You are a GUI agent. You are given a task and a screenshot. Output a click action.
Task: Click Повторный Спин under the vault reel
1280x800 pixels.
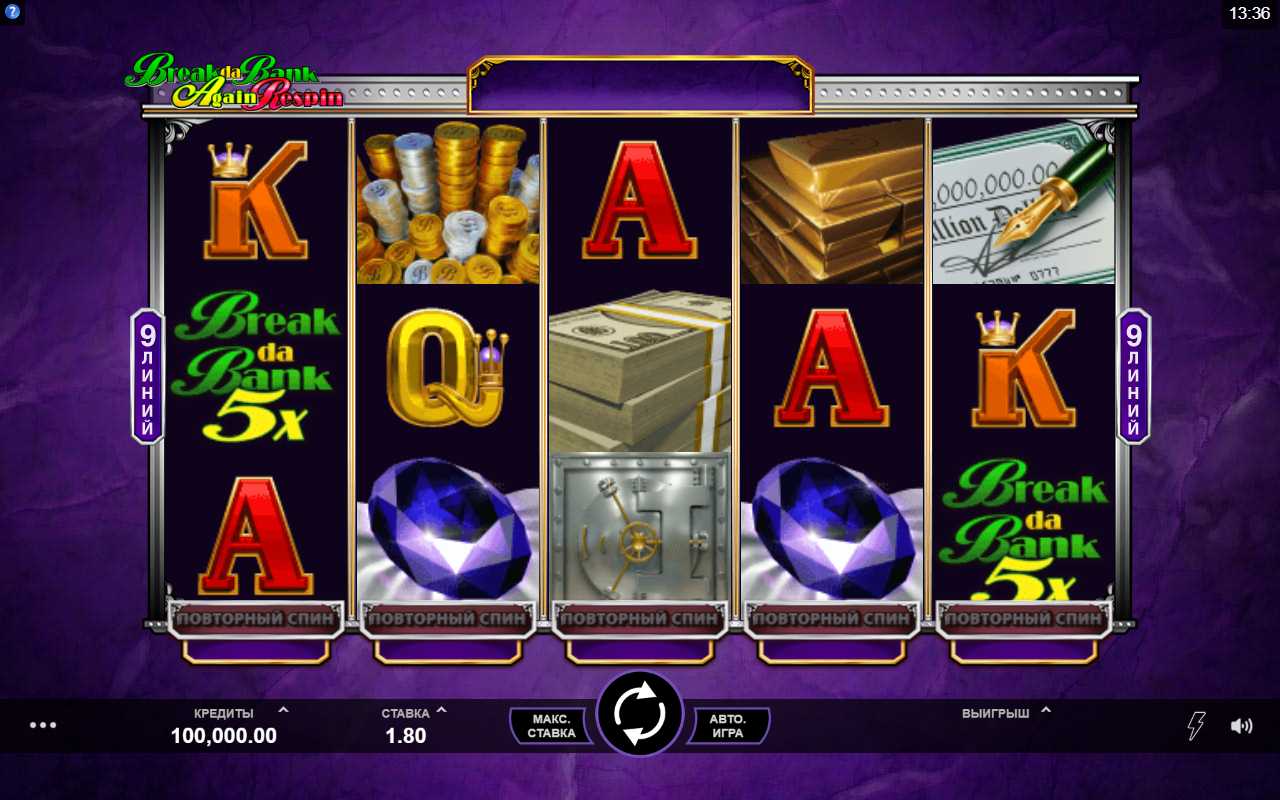pyautogui.click(x=640, y=619)
